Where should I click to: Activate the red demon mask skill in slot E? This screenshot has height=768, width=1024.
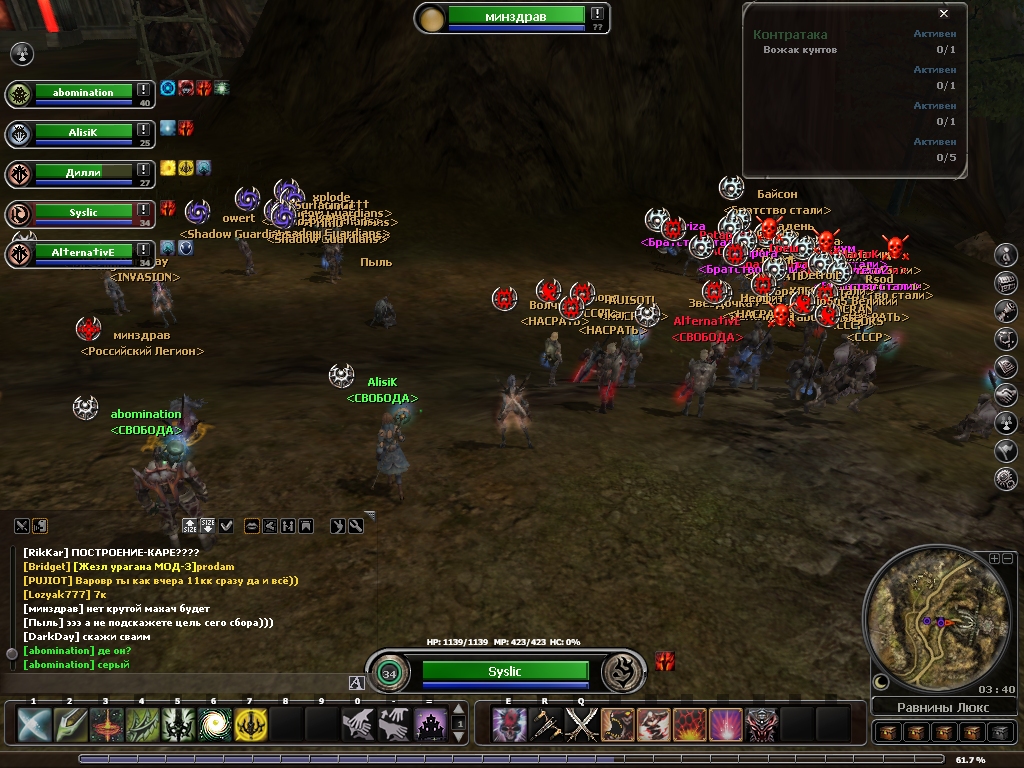tap(509, 724)
